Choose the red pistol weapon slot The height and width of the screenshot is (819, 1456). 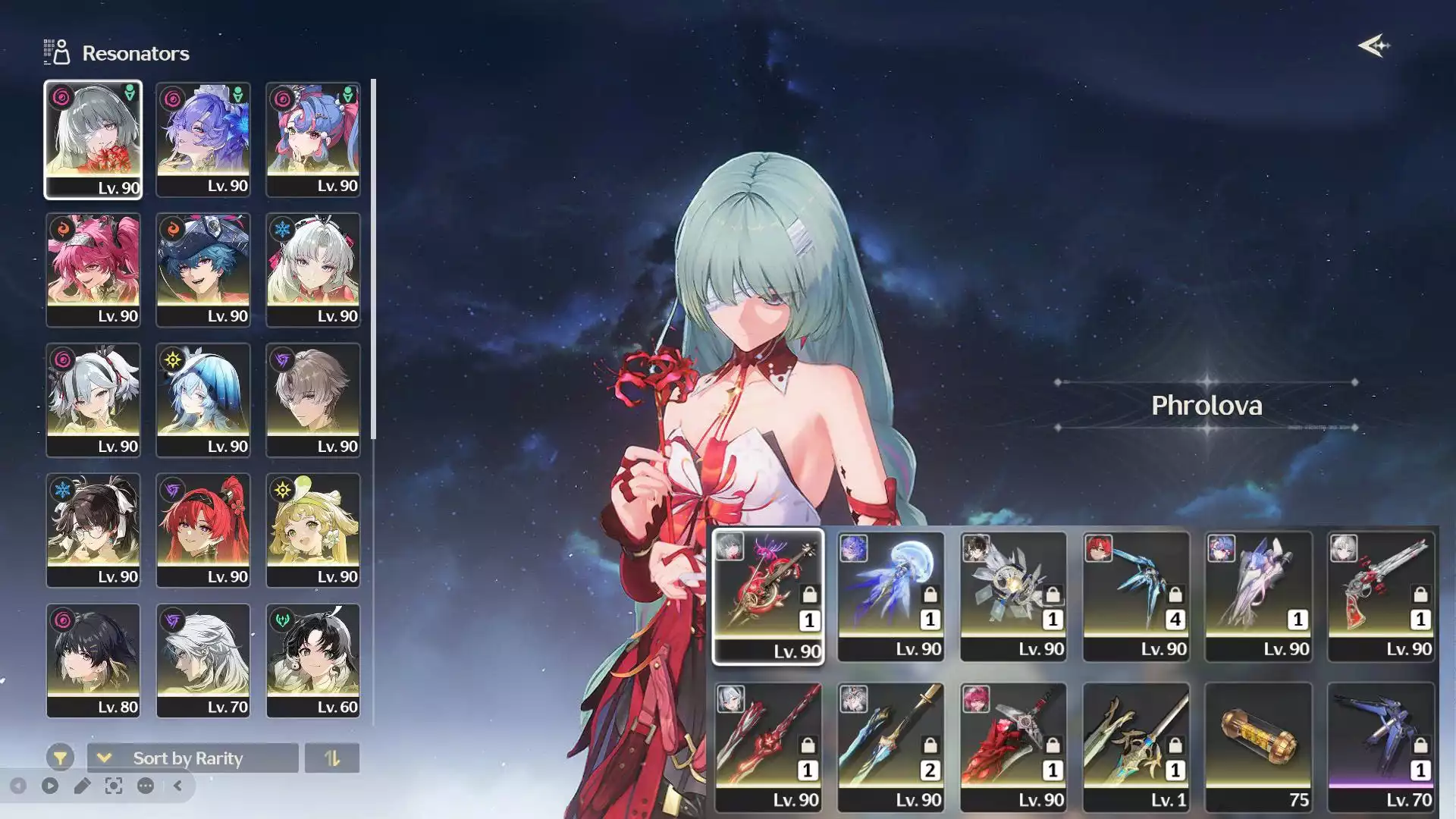click(1380, 596)
